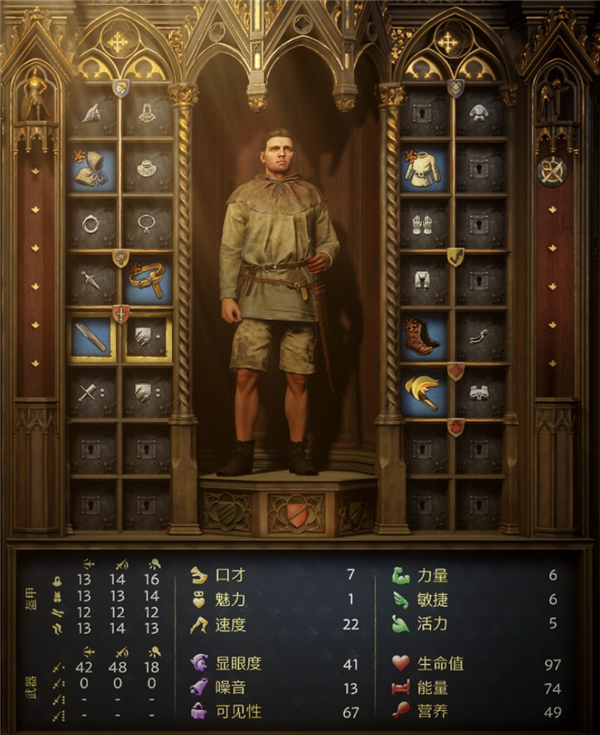Select the equipped tunic slot

click(x=424, y=169)
